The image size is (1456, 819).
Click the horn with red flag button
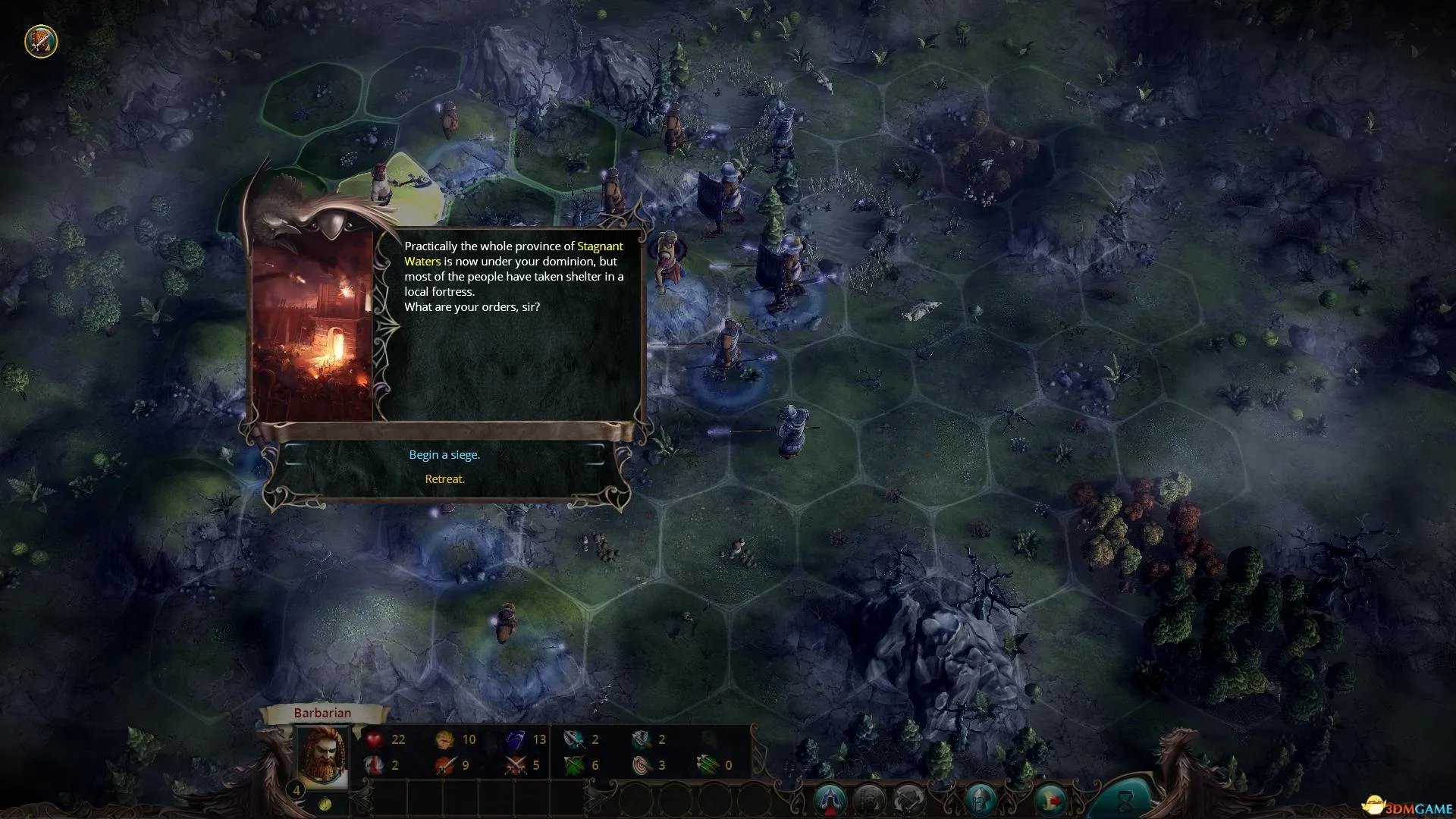pyautogui.click(x=1050, y=799)
